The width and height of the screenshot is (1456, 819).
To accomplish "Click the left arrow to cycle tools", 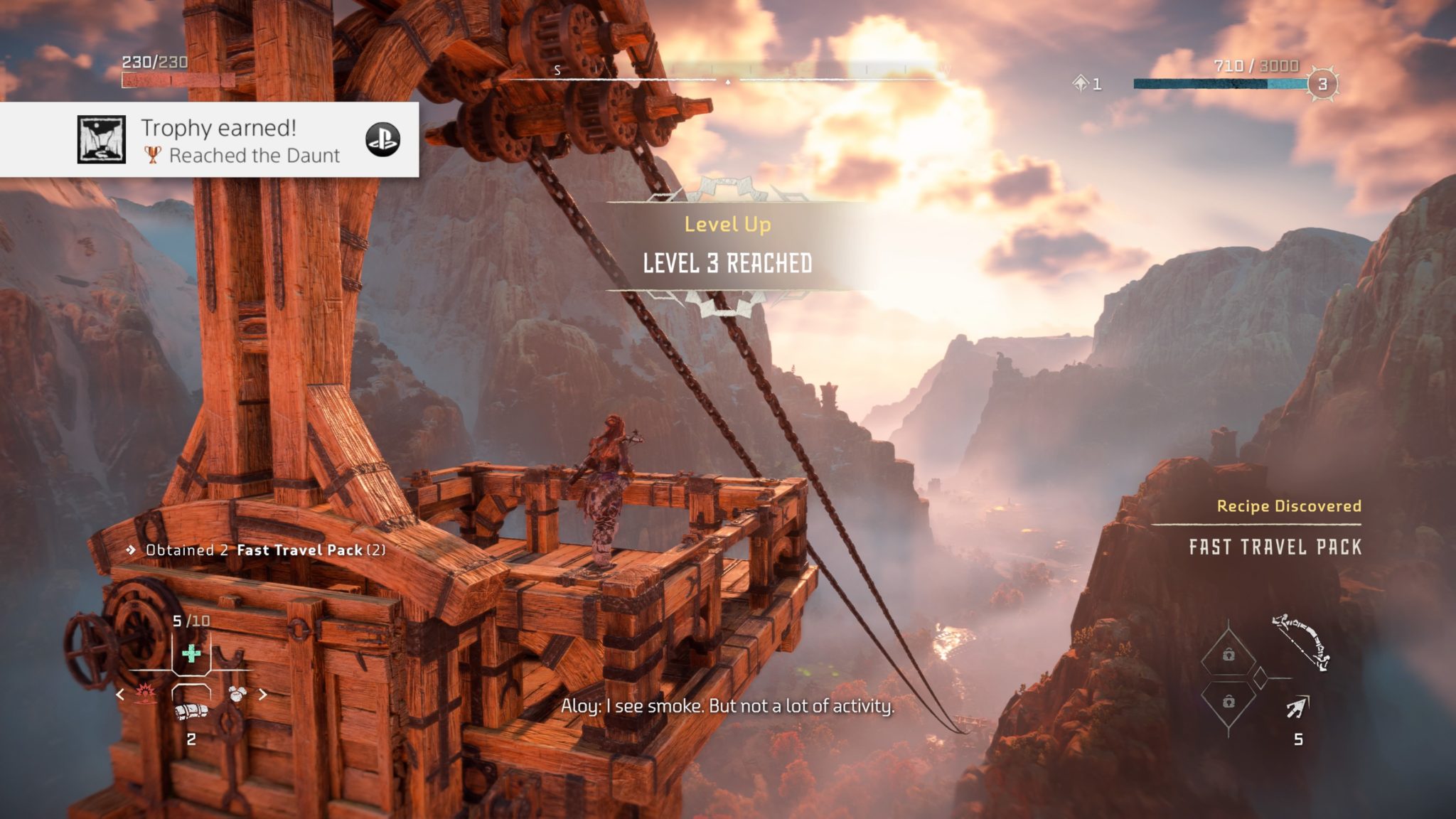I will point(119,694).
